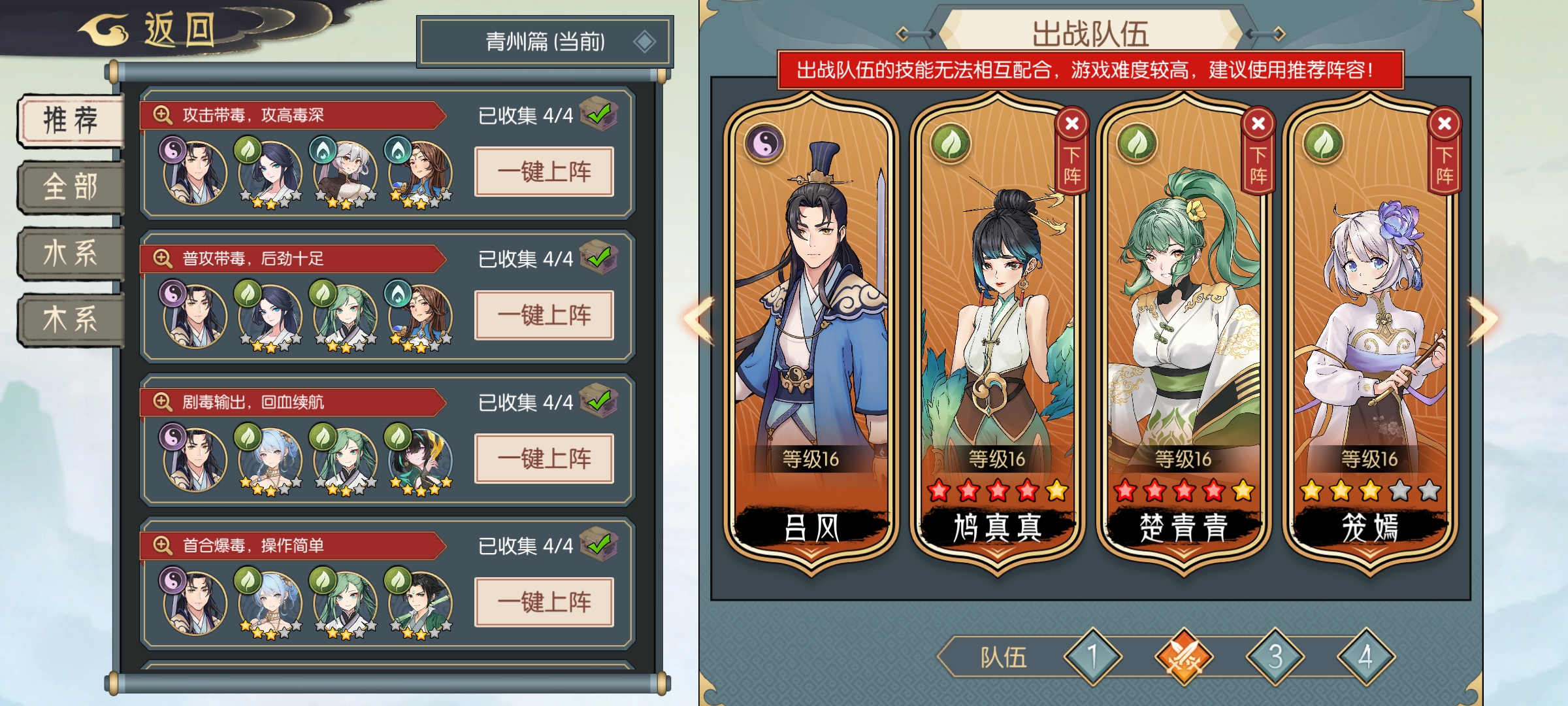The width and height of the screenshot is (1568, 706).
Task: Switch to team slot 1
Action: click(1092, 656)
